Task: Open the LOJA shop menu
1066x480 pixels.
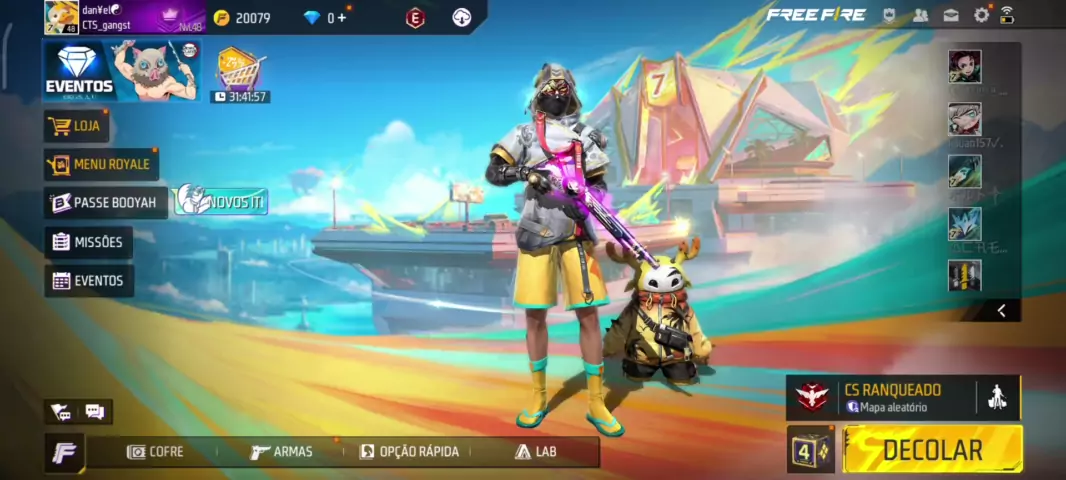Action: [x=77, y=126]
